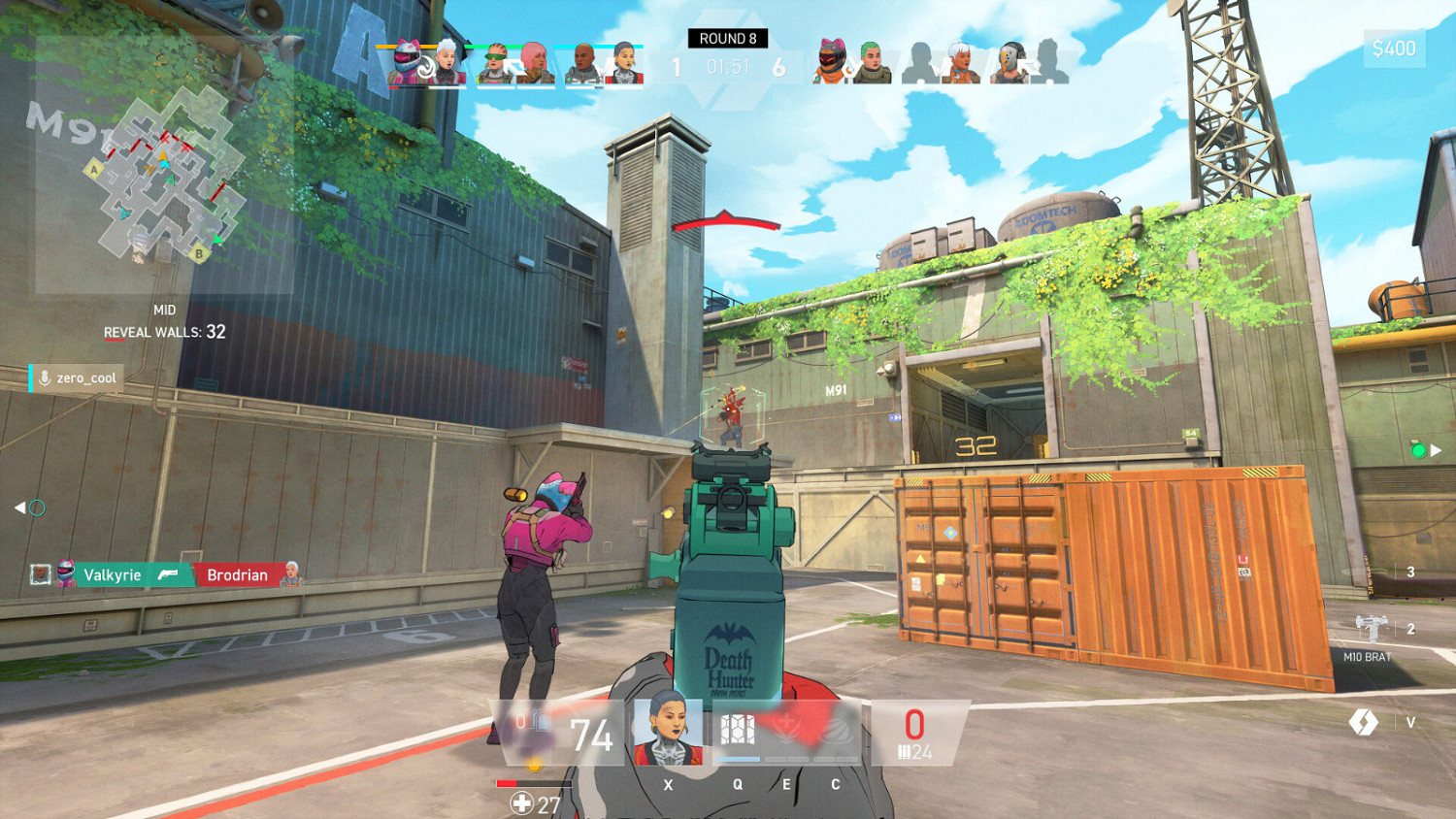Click the $400 money display
The image size is (1456, 819).
(1395, 47)
